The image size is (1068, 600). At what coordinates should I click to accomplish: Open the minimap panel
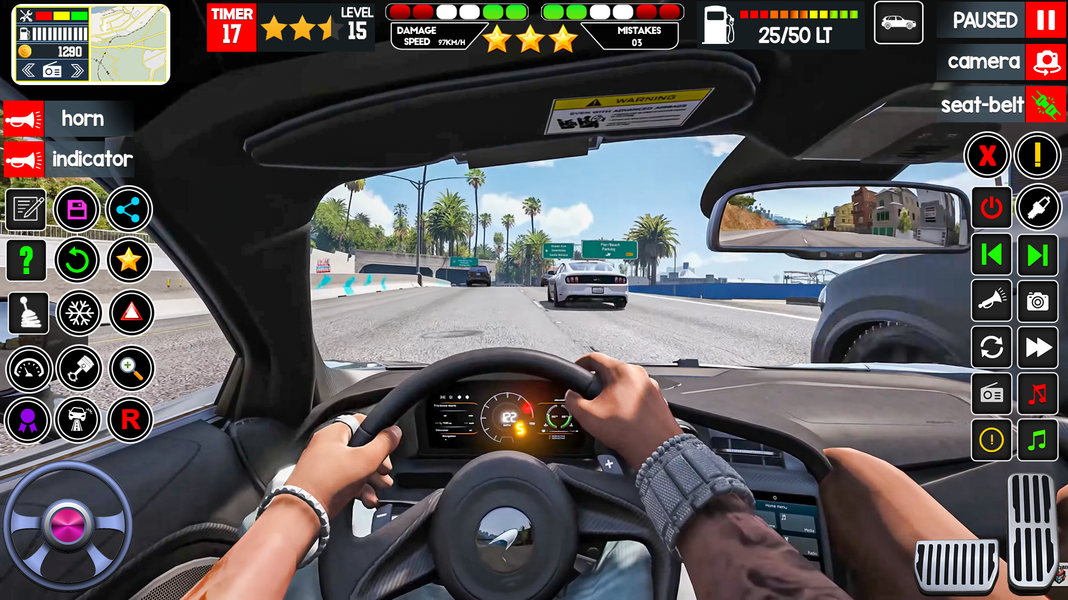coord(91,44)
